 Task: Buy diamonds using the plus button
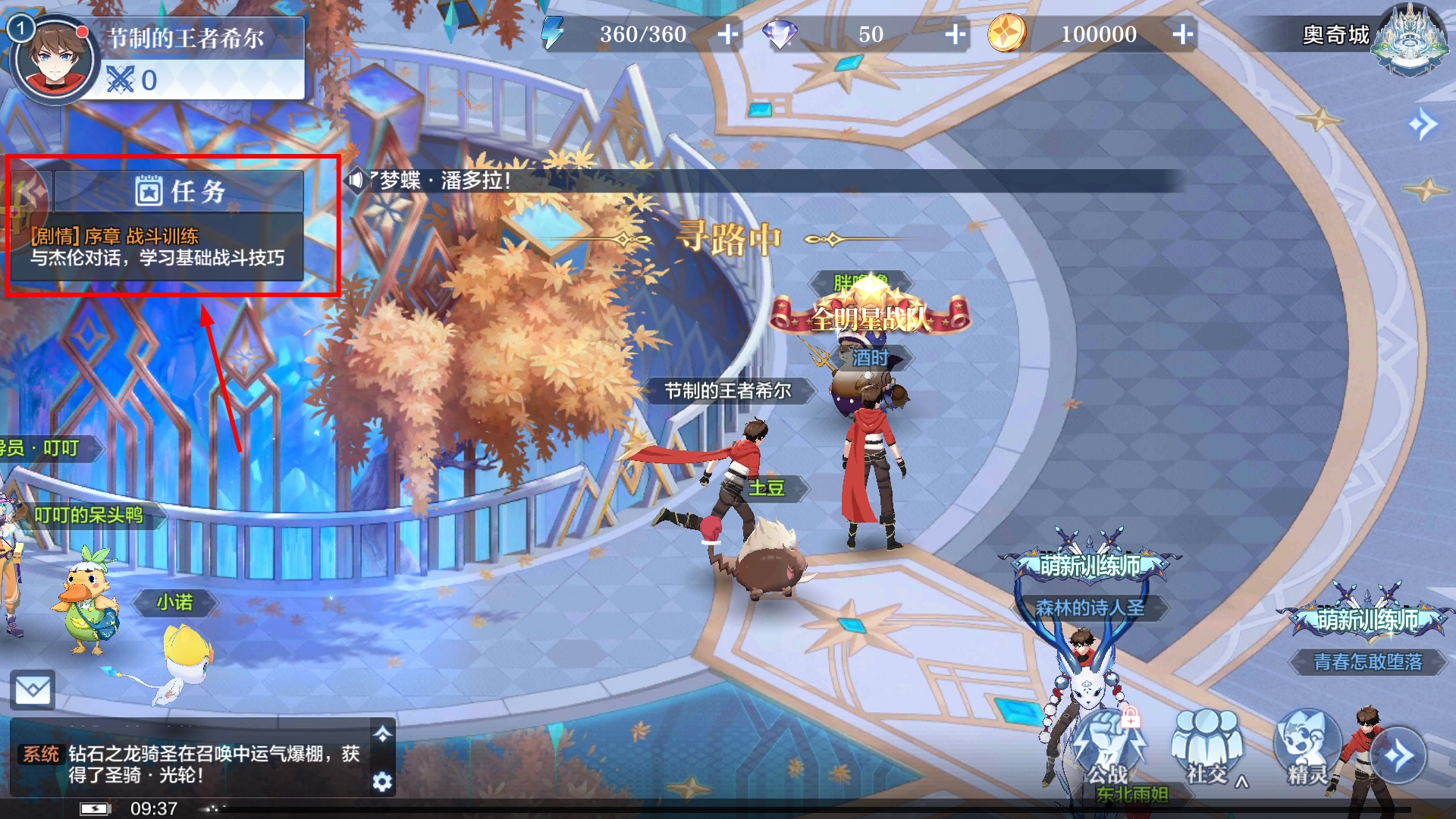(x=955, y=34)
